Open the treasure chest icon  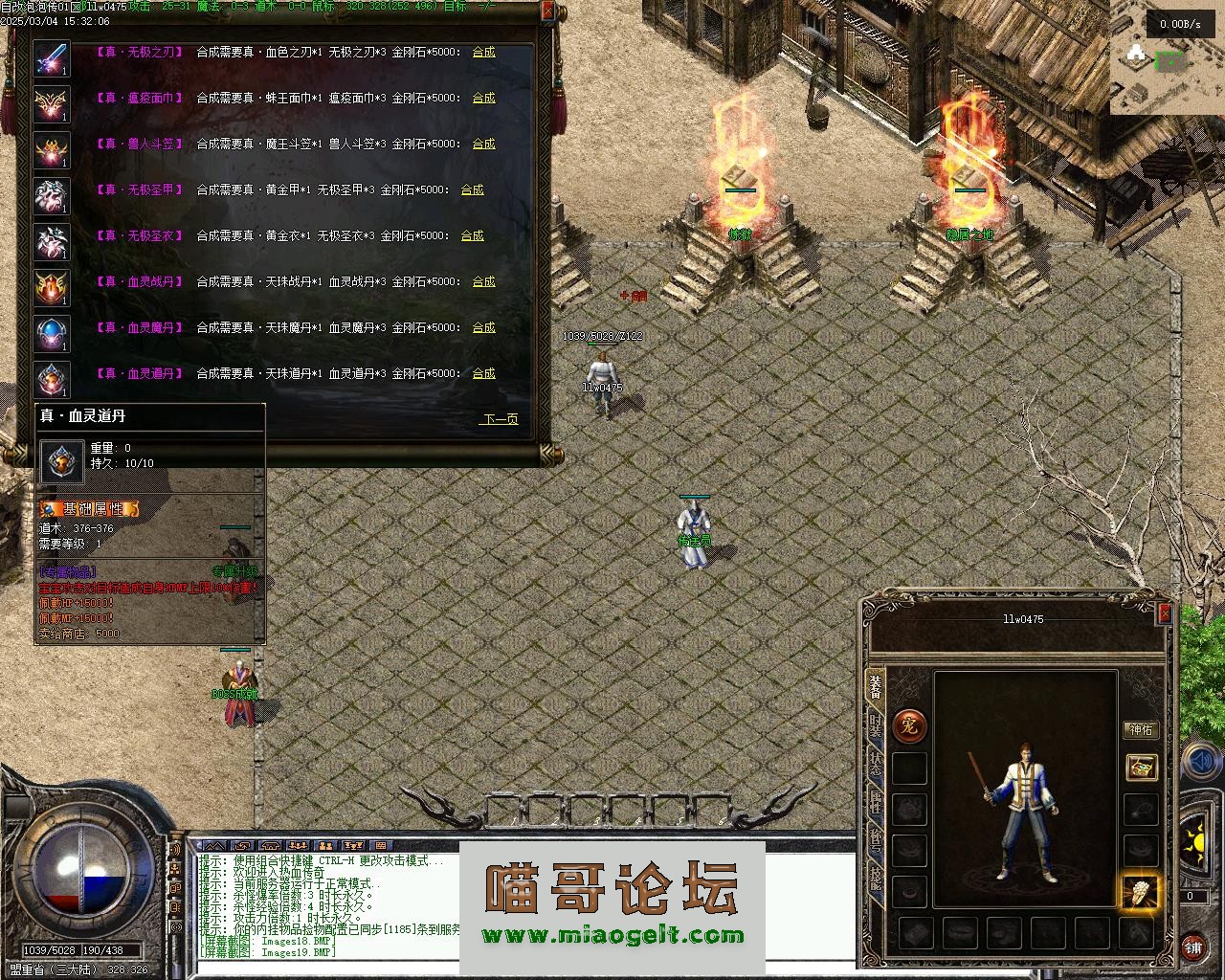point(1141,767)
